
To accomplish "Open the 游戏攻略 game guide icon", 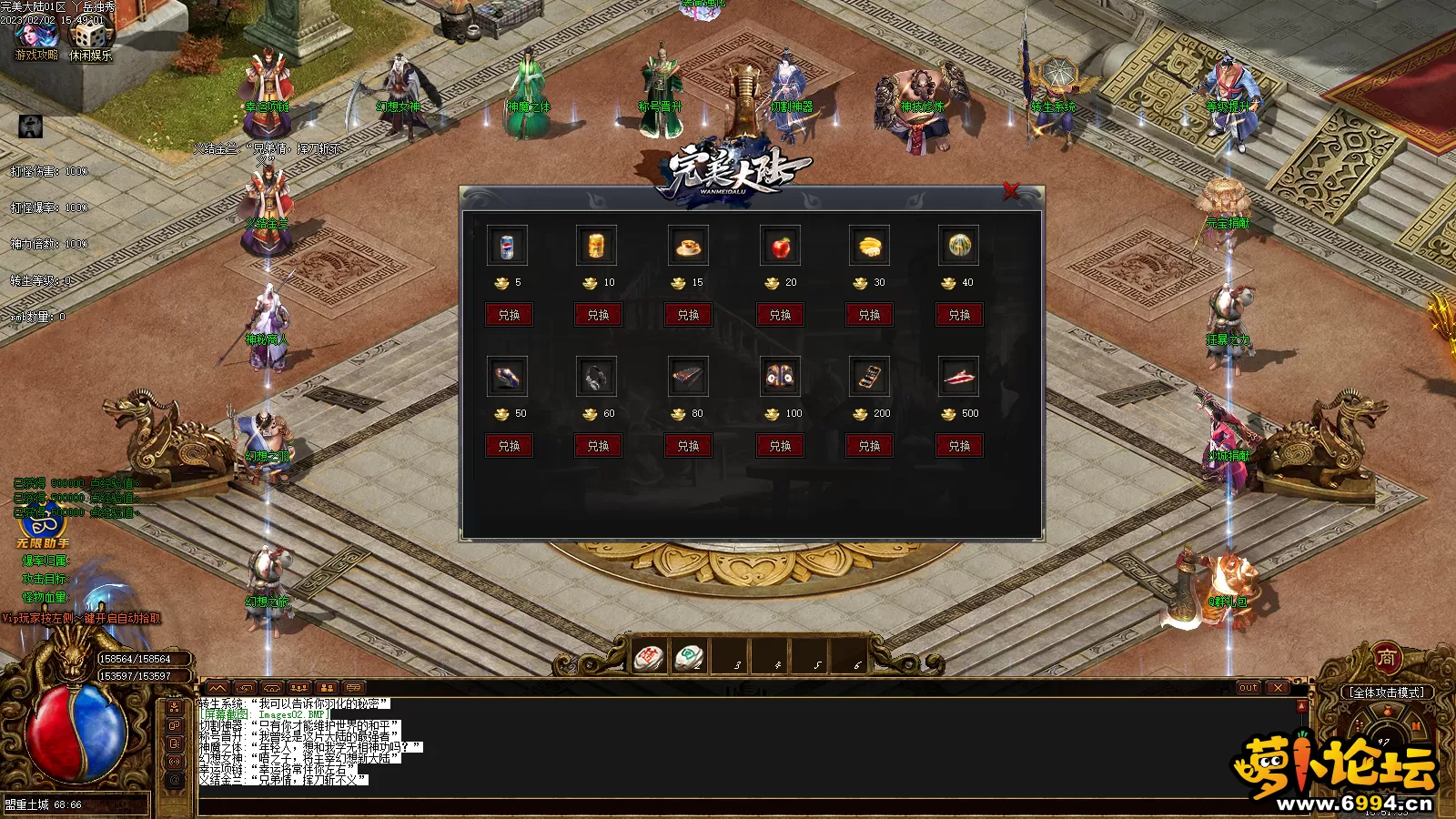I will tap(36, 39).
